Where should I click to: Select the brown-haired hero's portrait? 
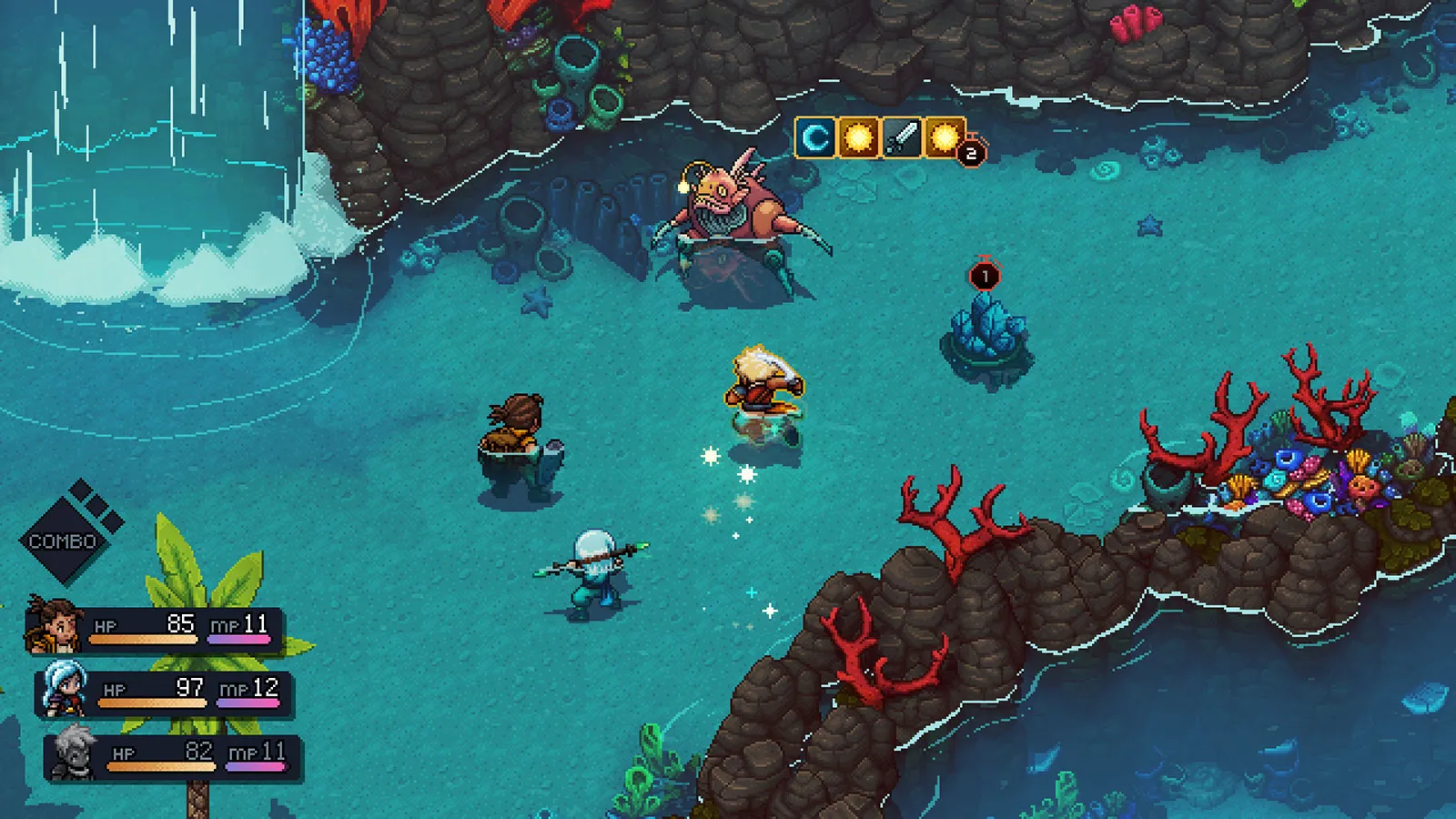[x=54, y=626]
